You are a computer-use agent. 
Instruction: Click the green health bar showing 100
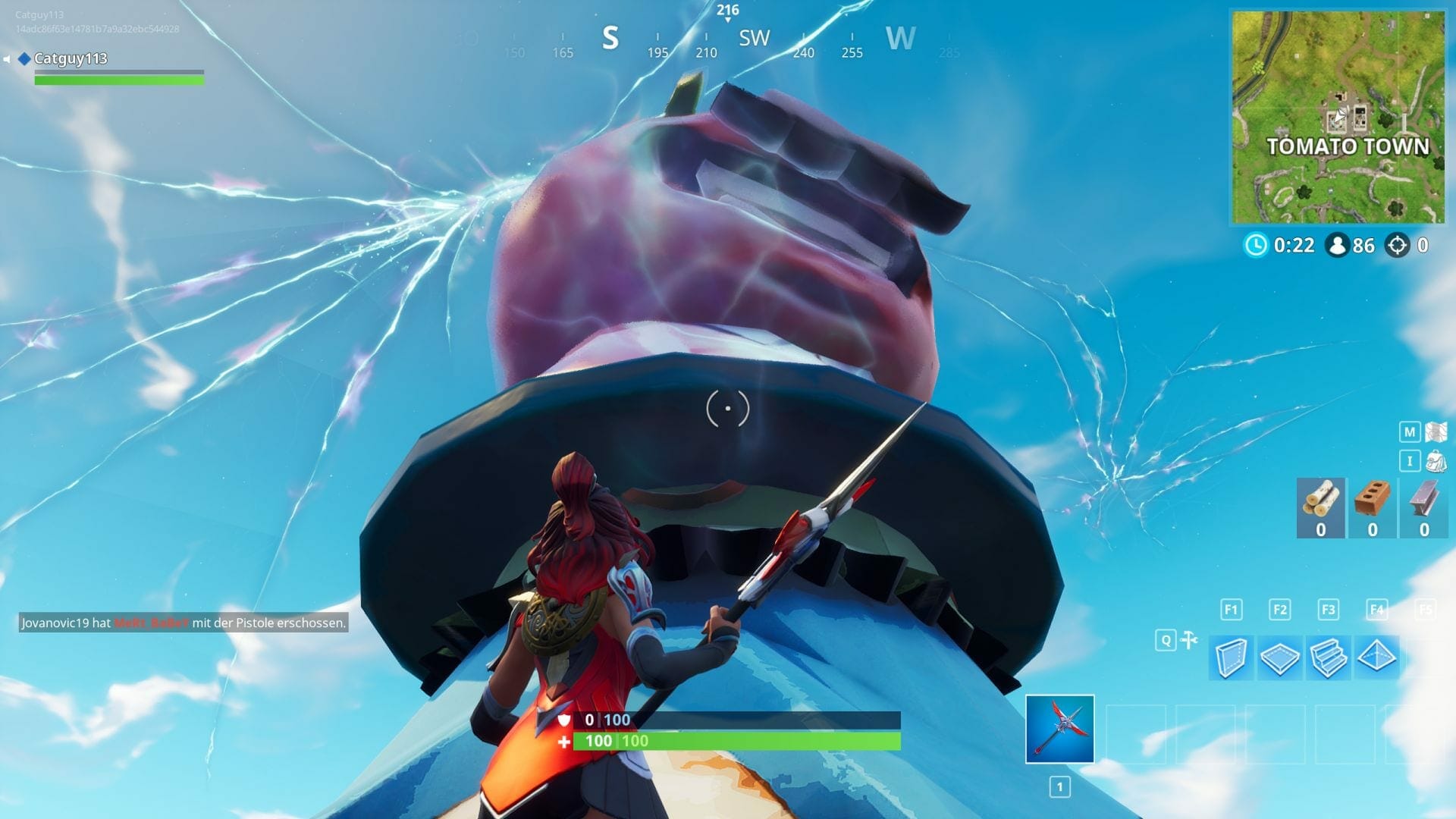tap(736, 741)
